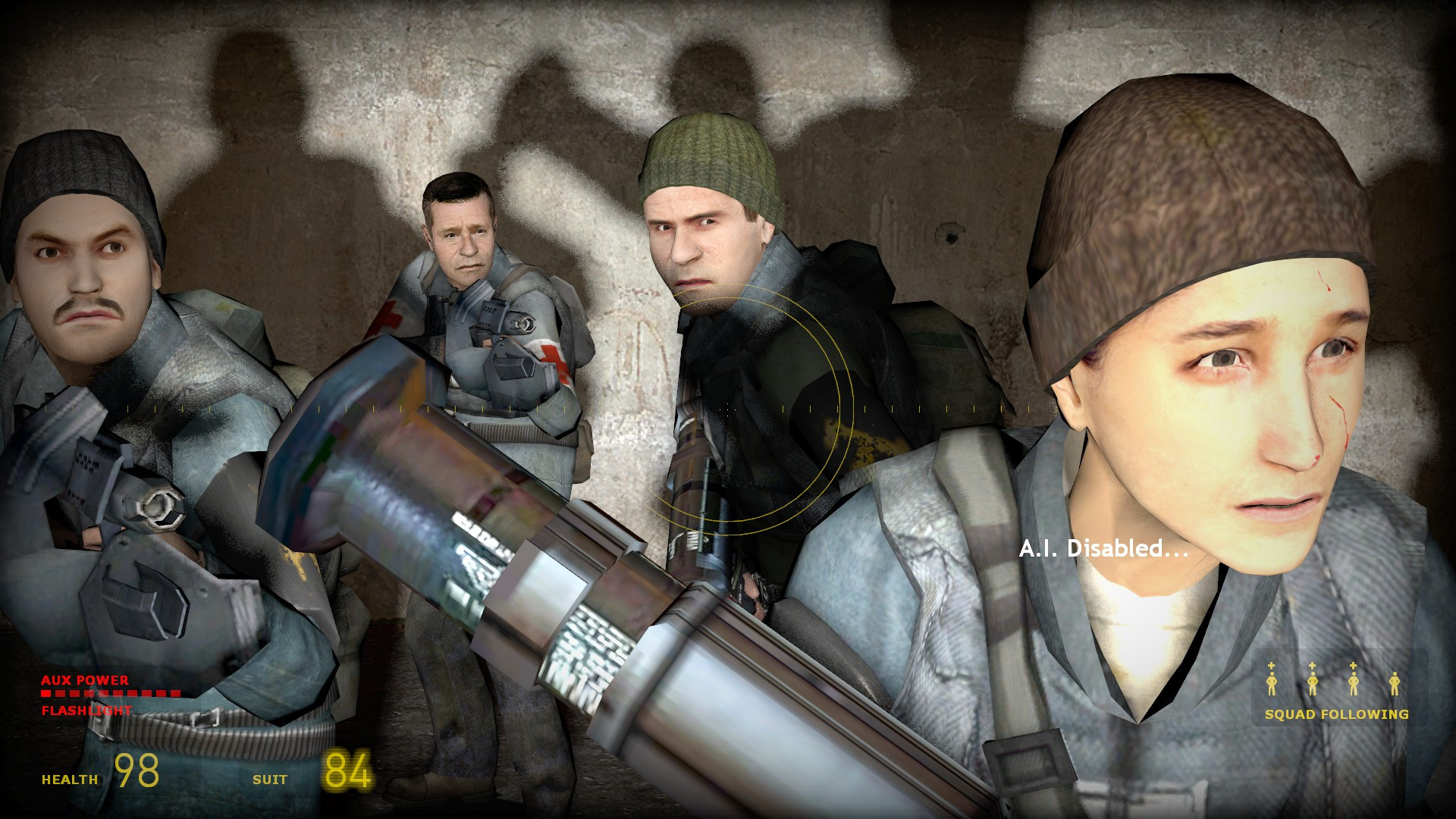1456x819 pixels.
Task: Toggle the SQUAD FOLLOWING status
Action: [x=1335, y=714]
